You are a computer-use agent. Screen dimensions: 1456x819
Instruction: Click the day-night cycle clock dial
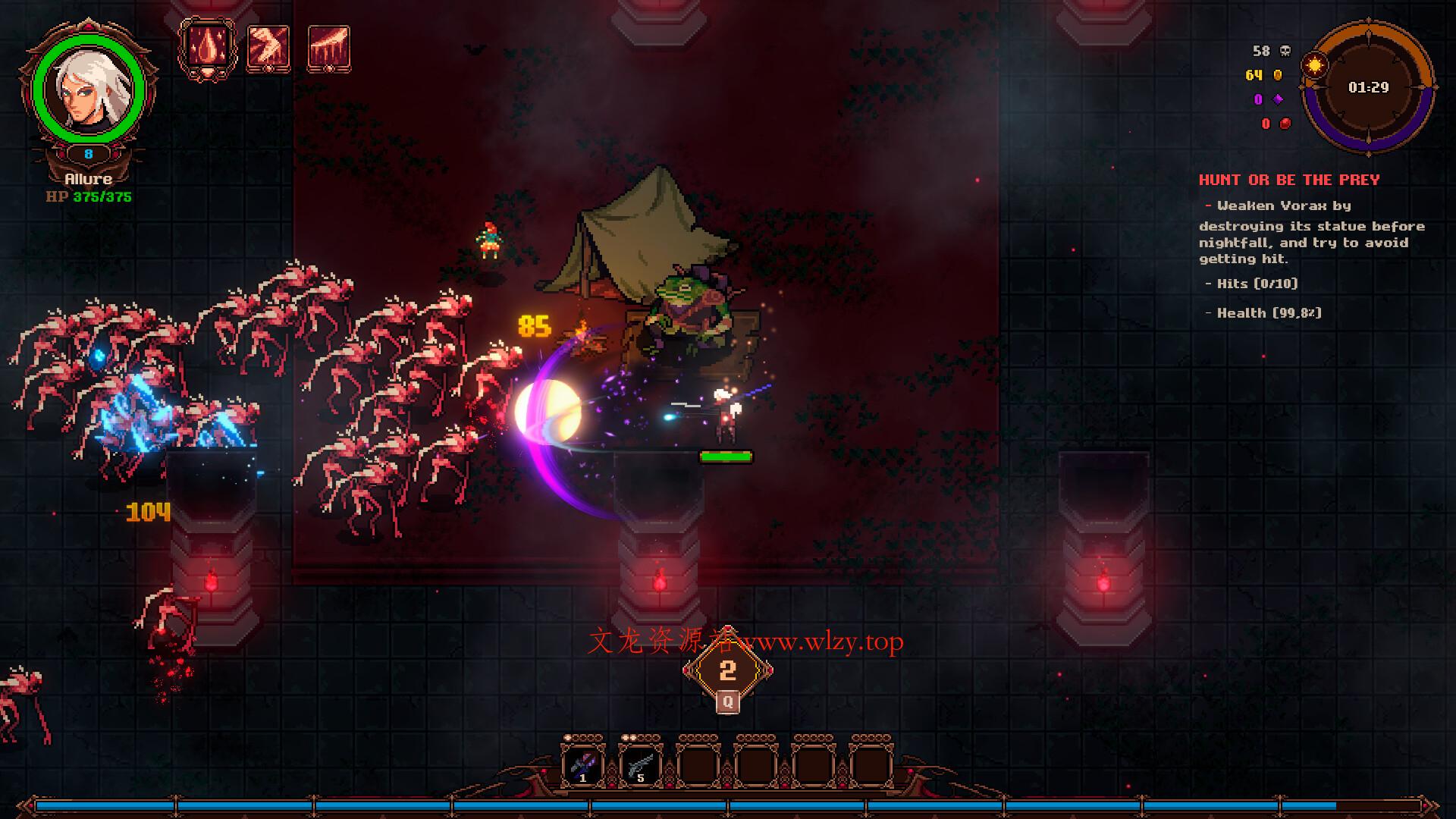pos(1368,88)
